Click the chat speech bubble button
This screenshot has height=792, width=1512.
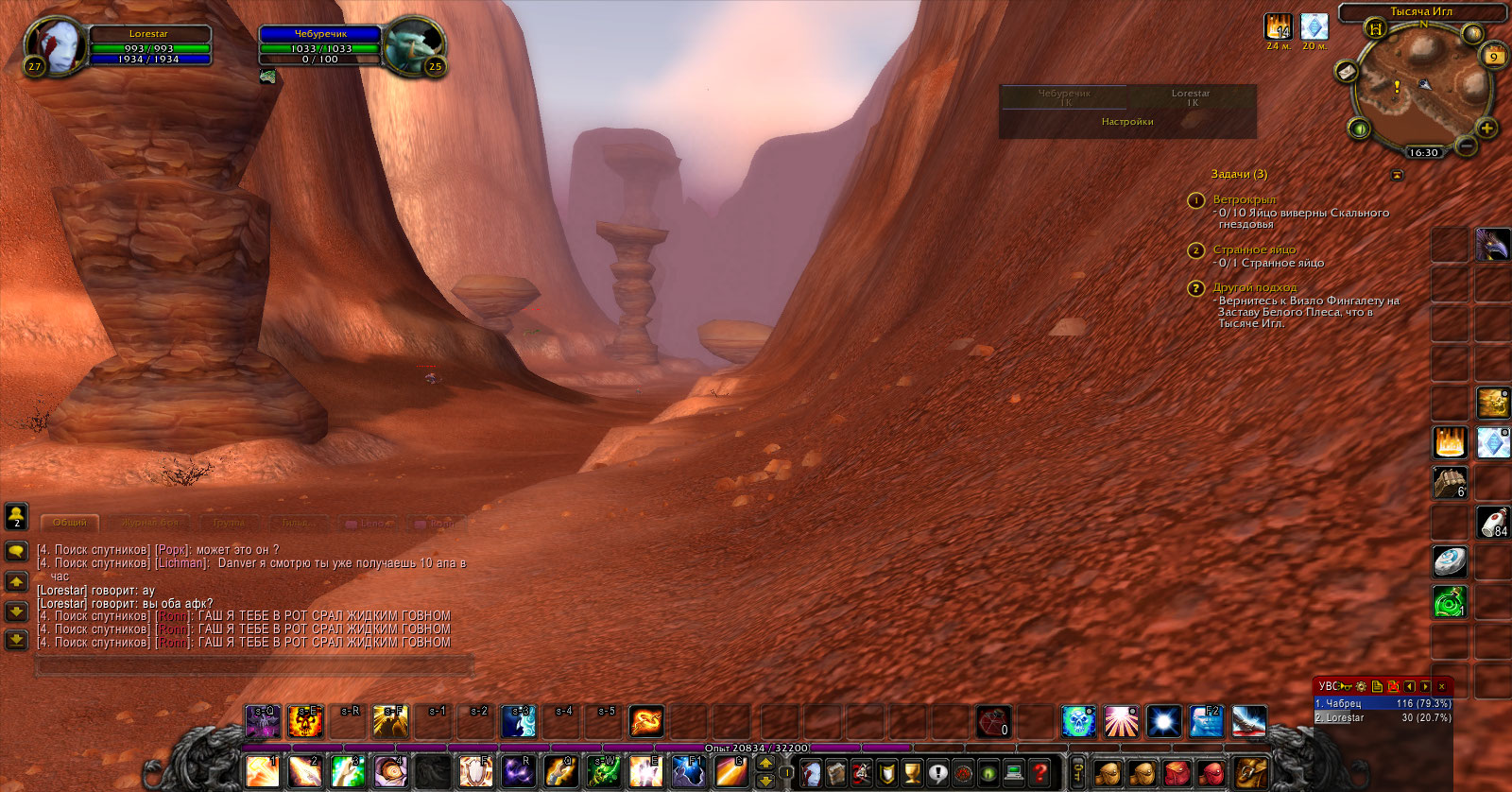(16, 550)
